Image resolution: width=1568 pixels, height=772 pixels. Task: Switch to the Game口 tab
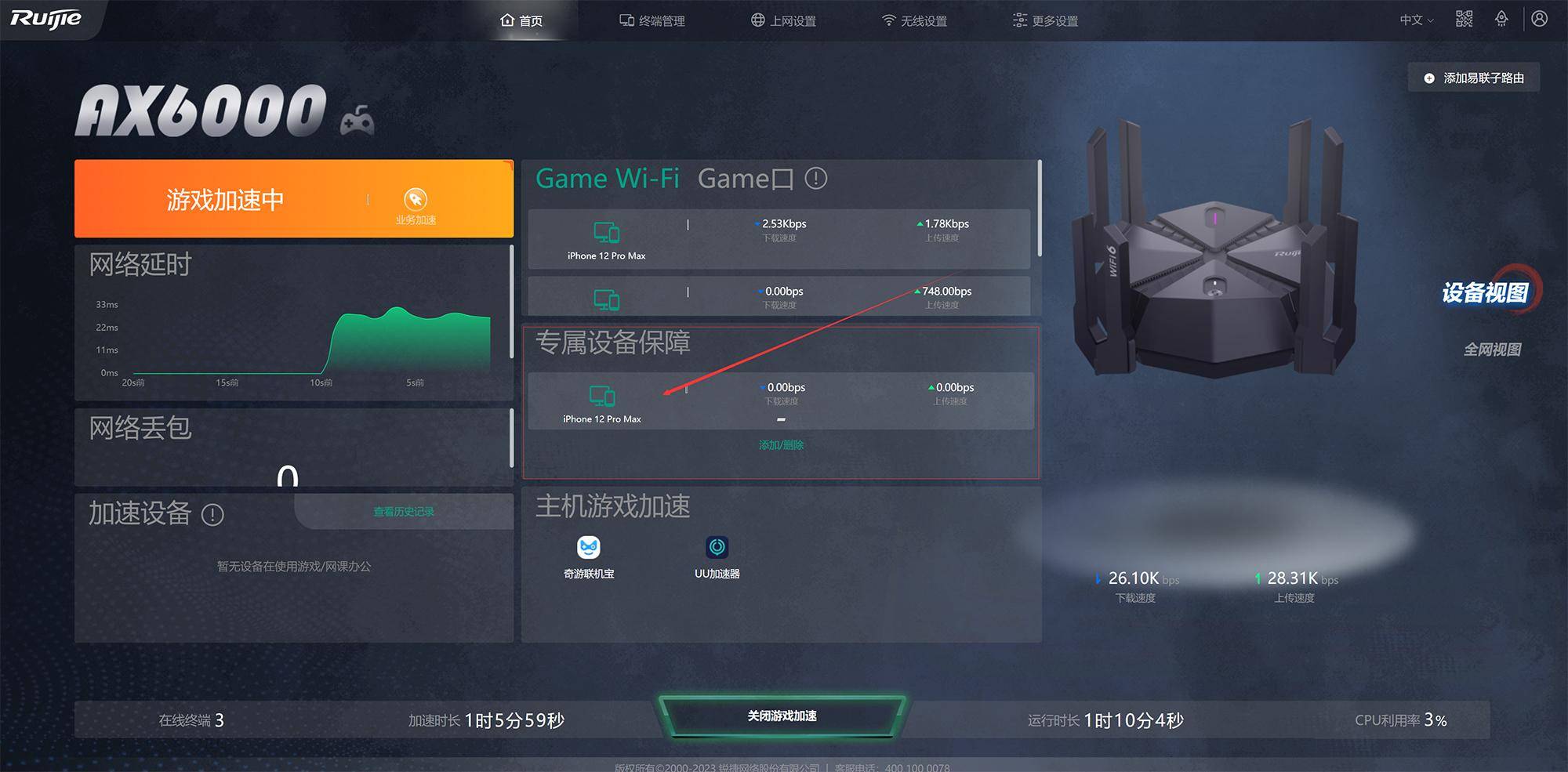point(745,179)
